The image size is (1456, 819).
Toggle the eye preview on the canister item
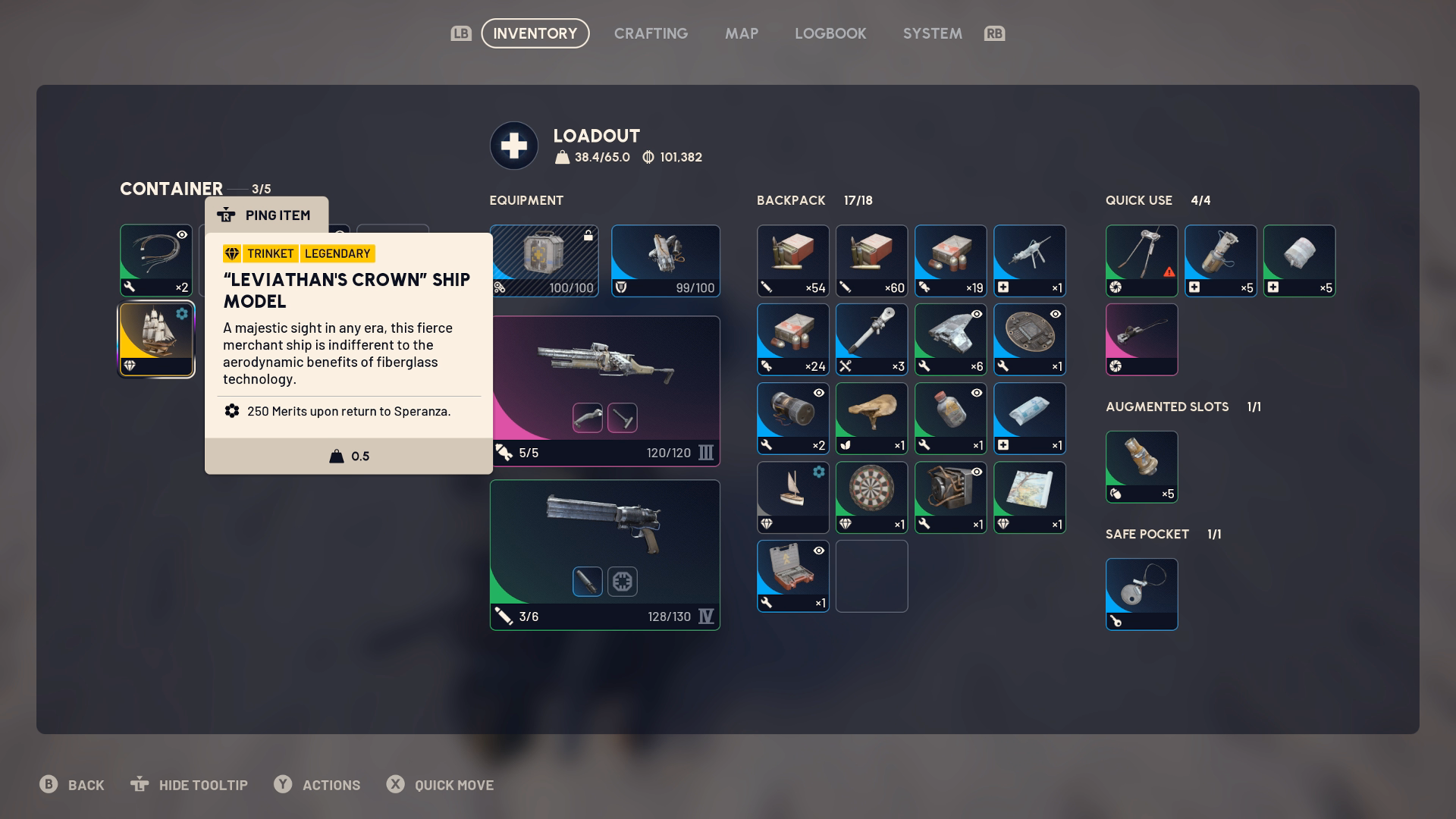pos(817,392)
